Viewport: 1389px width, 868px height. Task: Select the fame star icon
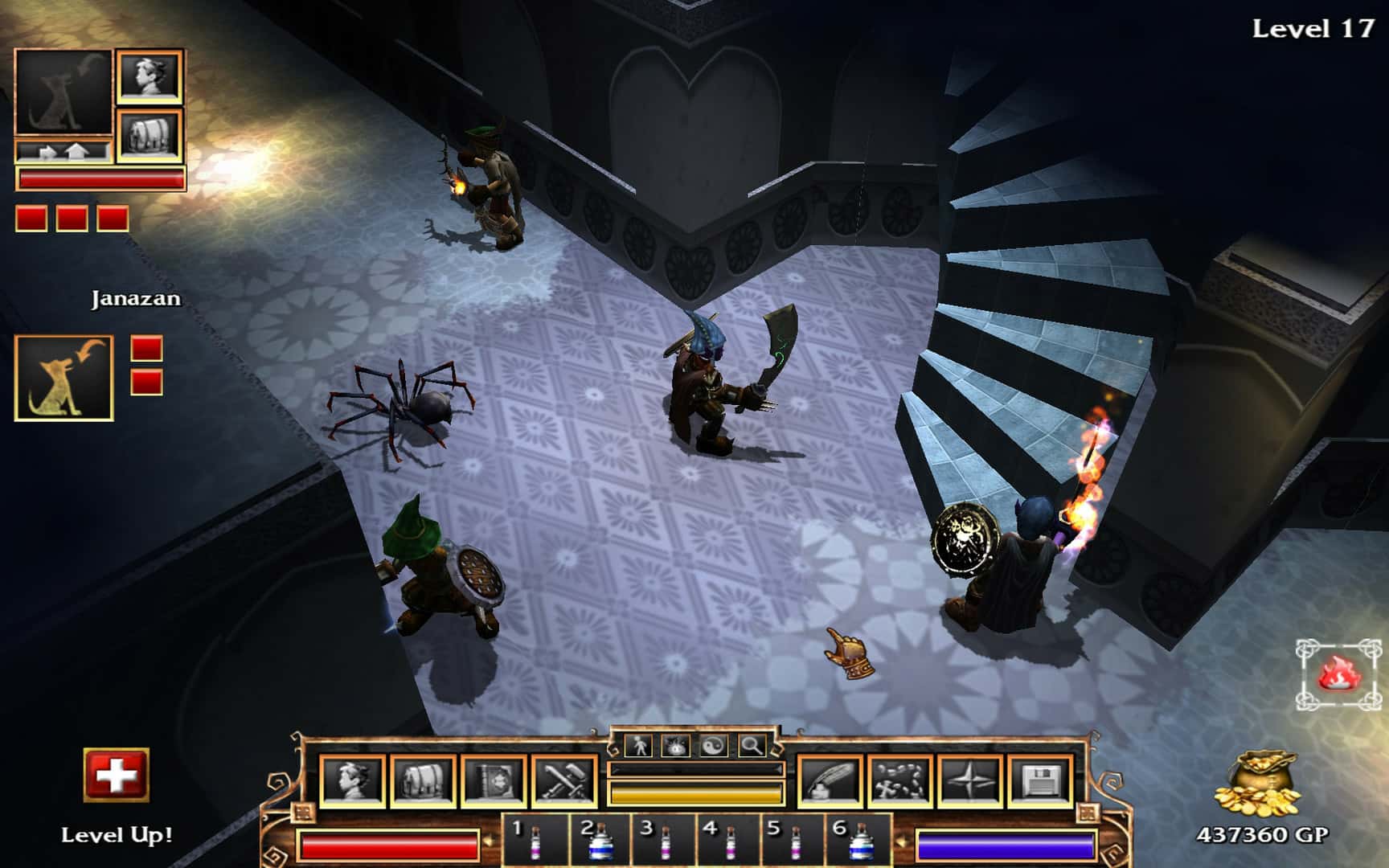click(x=972, y=780)
